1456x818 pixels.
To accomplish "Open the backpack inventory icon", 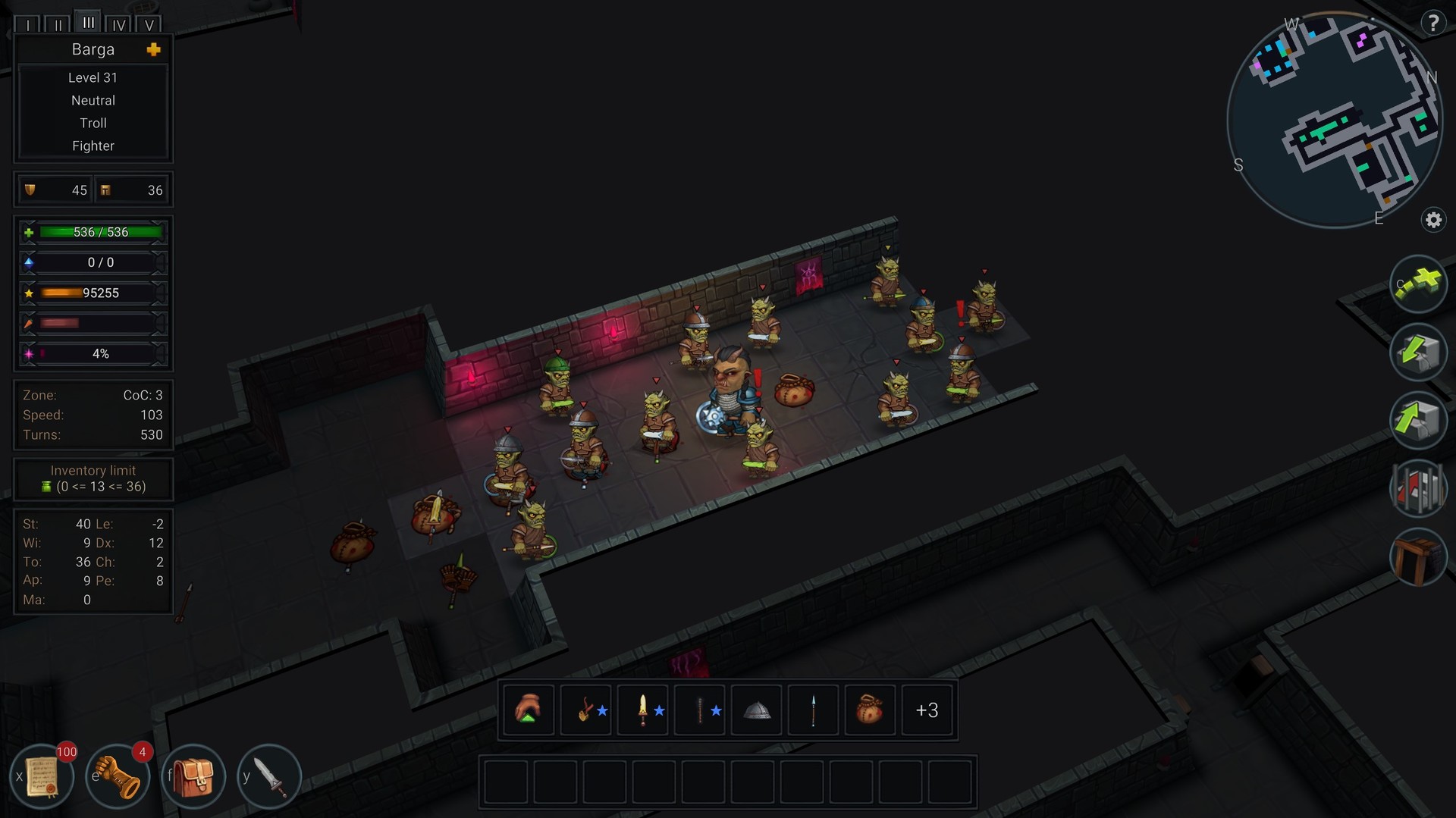I will point(193,776).
